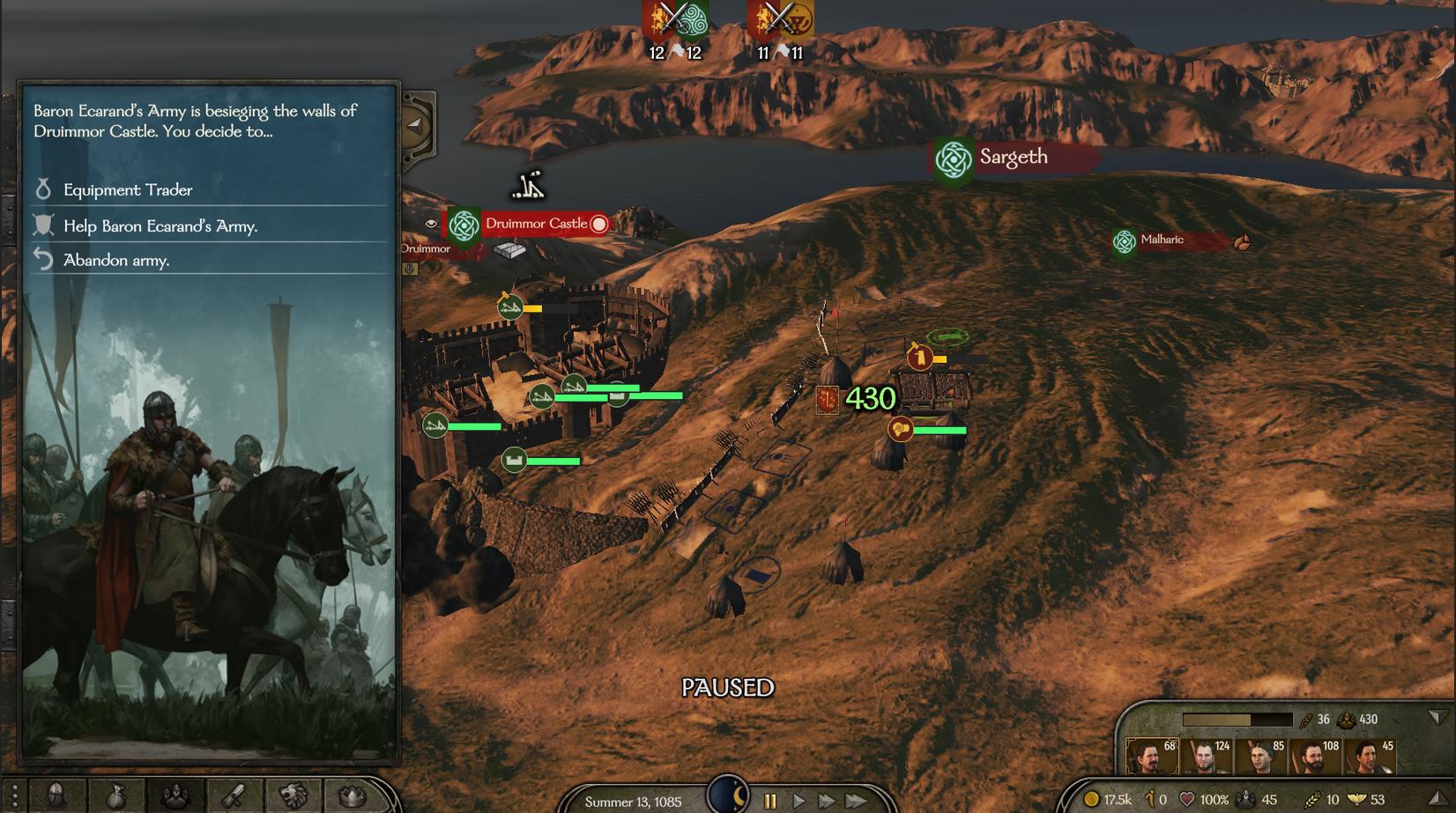Screen dimensions: 1456x813
Task: Select Abandon army option
Action: click(x=116, y=261)
